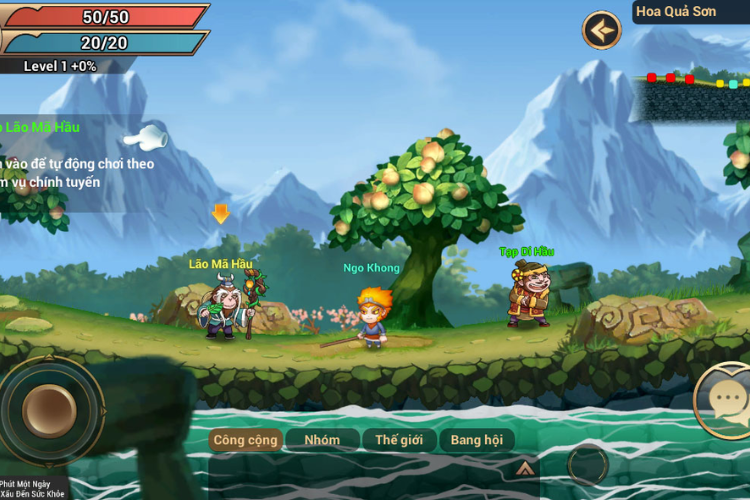Click the gold back arrow button
The width and height of the screenshot is (750, 500).
602,30
